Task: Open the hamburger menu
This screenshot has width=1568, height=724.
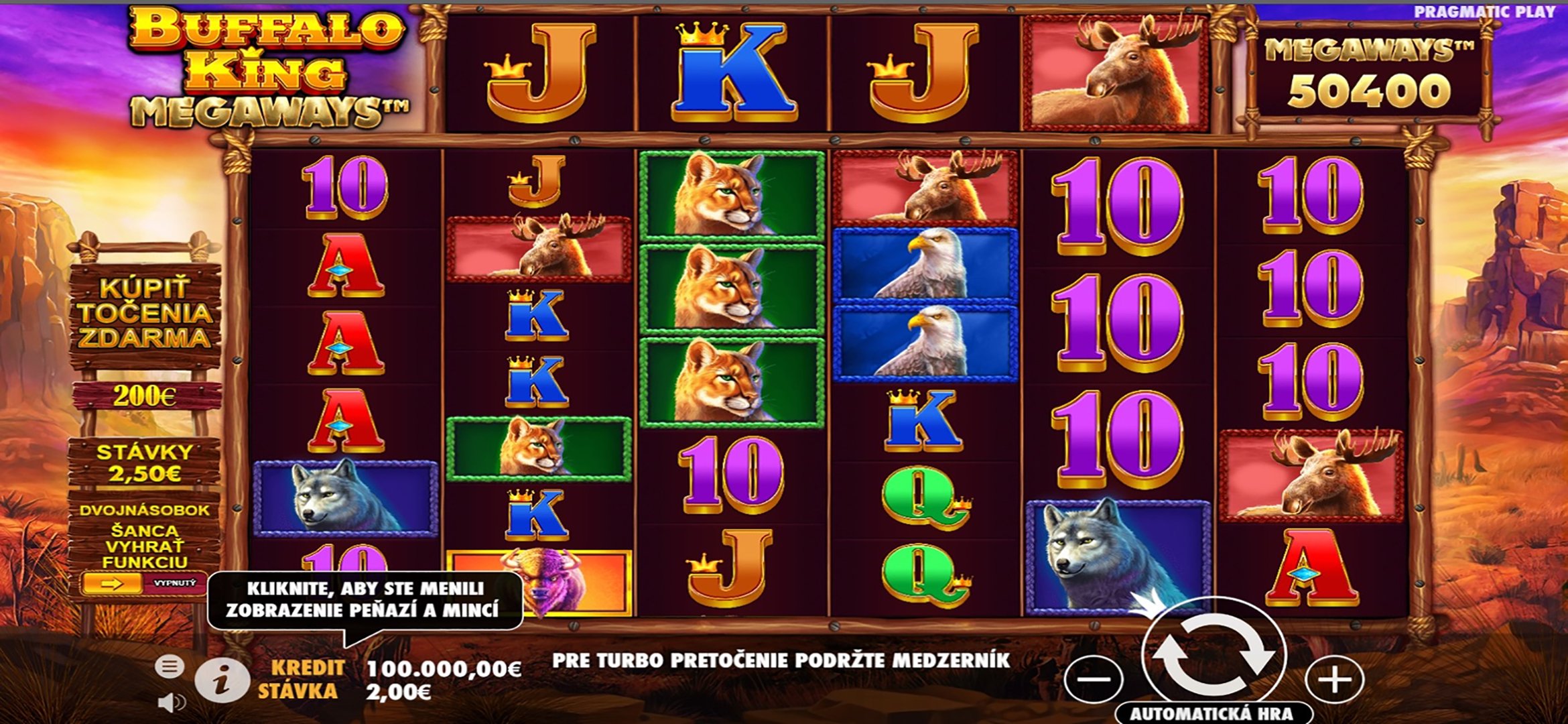Action: point(169,666)
